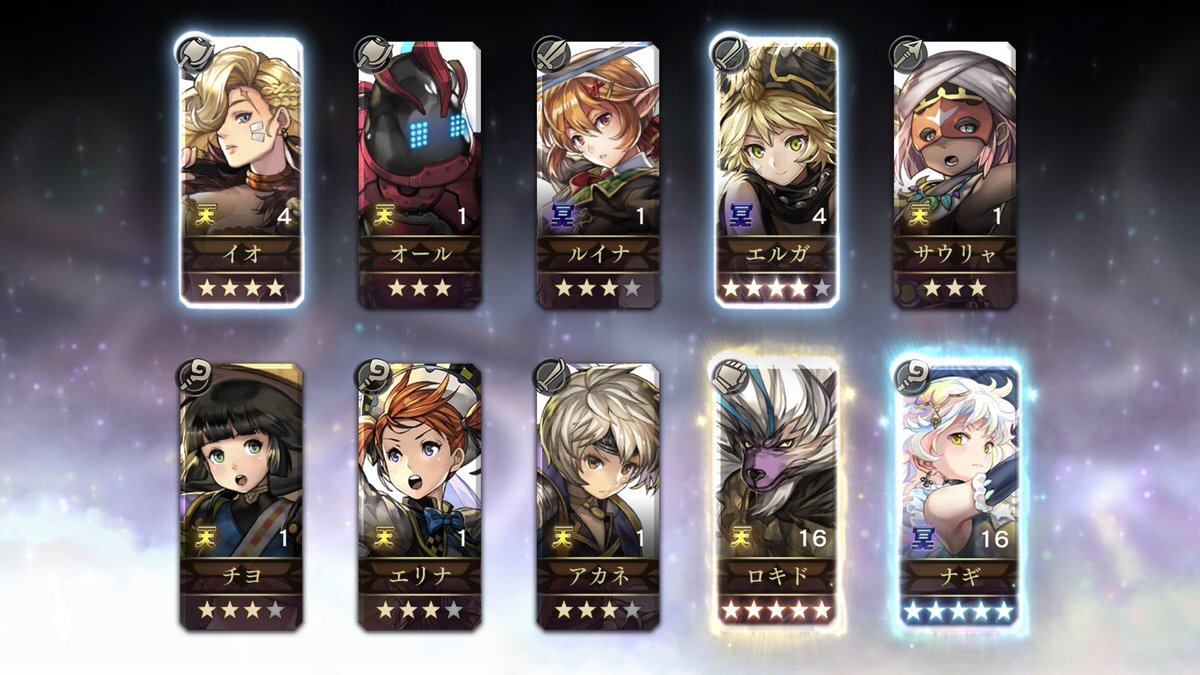Viewport: 1200px width, 675px height.
Task: Open the アカネ character card
Action: click(x=597, y=495)
